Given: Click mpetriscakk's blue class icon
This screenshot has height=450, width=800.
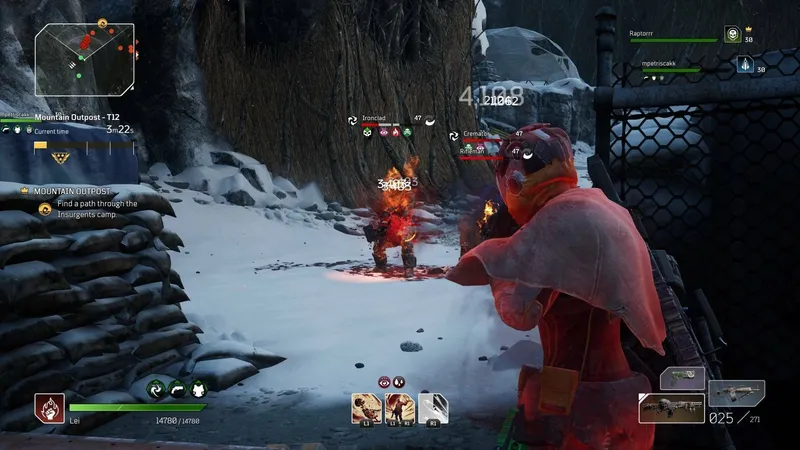Looking at the screenshot, I should (x=745, y=65).
